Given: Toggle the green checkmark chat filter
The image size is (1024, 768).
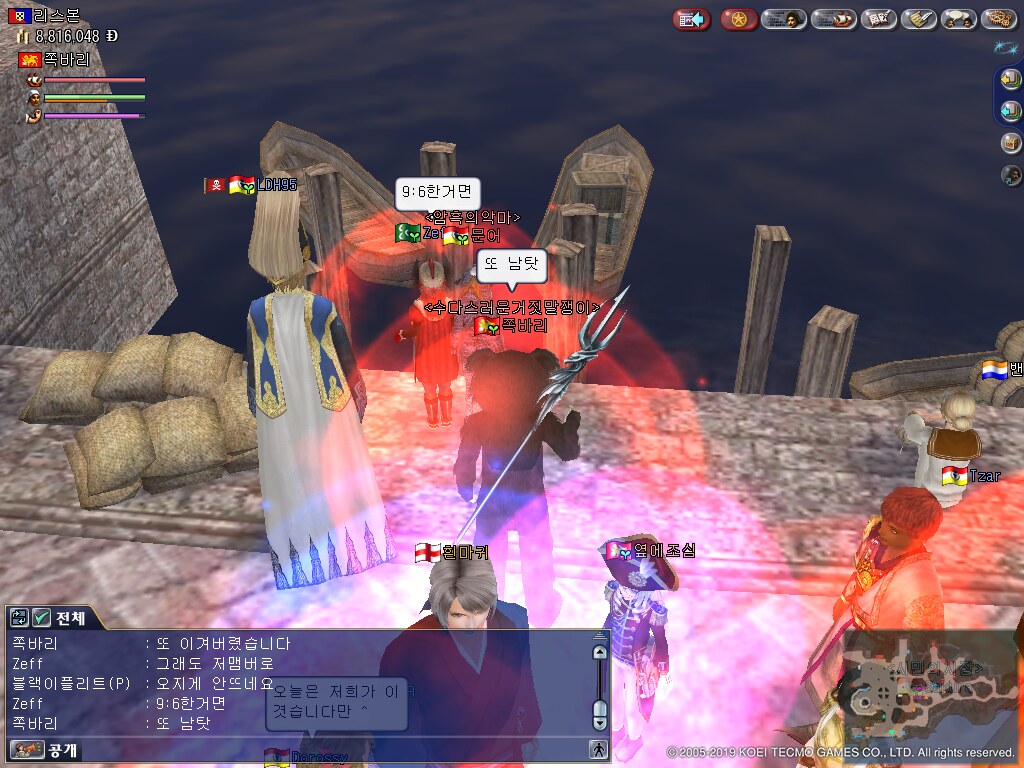Looking at the screenshot, I should [42, 618].
